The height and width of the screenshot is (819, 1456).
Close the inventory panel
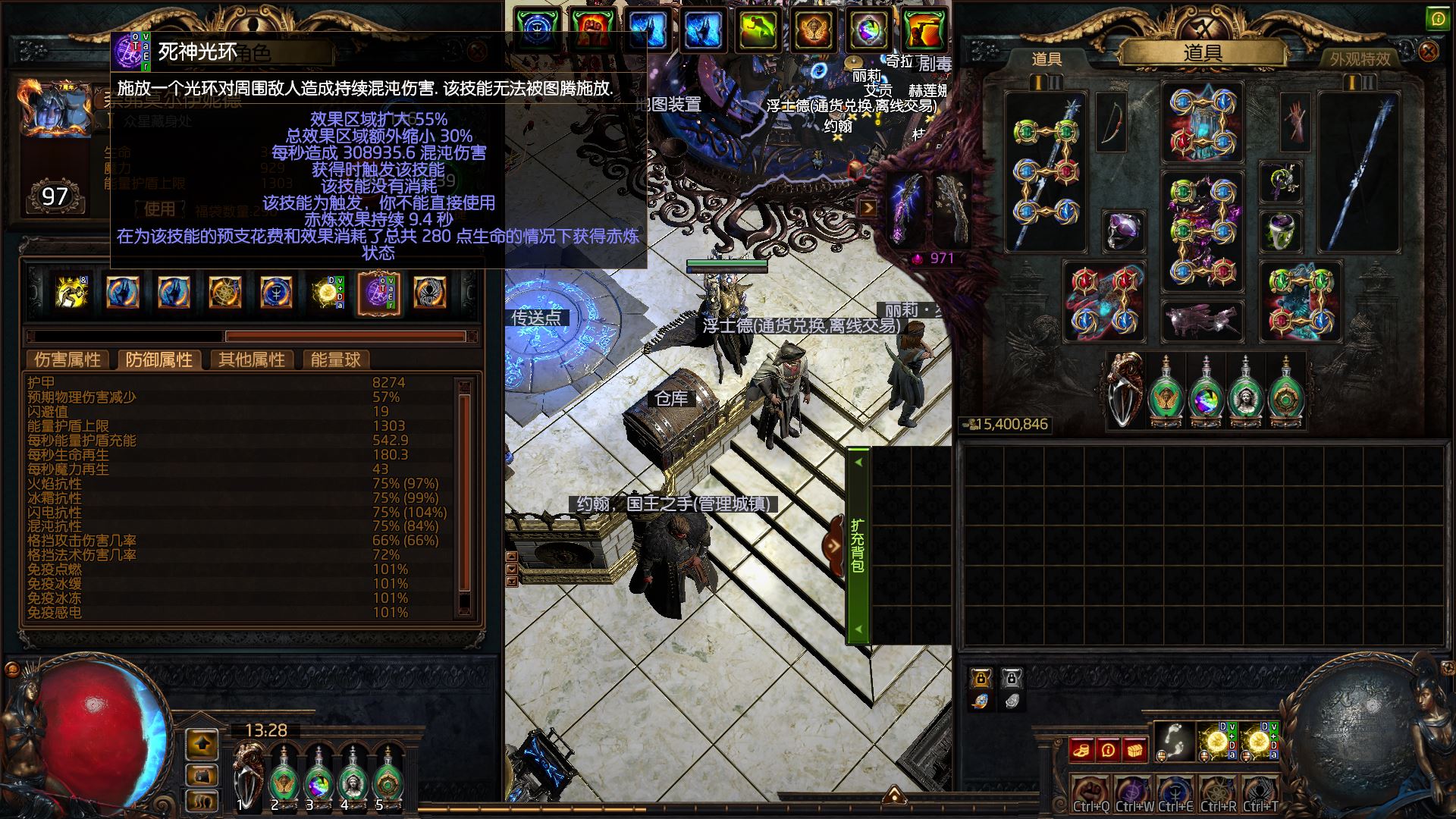point(1428,52)
